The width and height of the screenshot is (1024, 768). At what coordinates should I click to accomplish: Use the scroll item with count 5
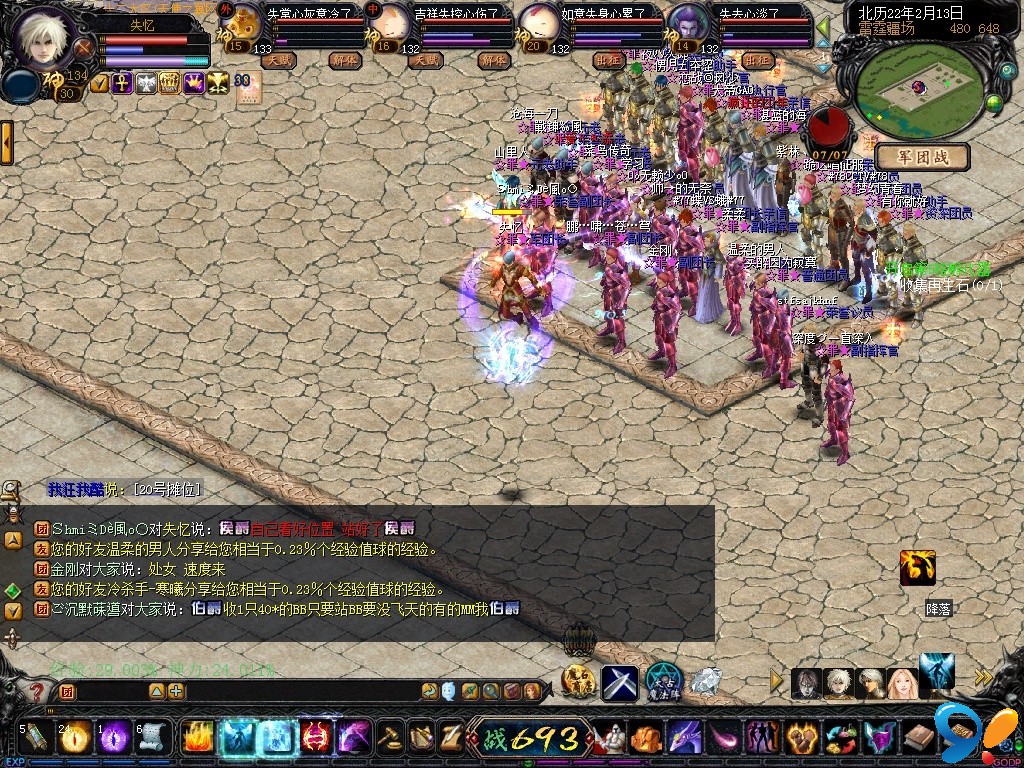(35, 737)
